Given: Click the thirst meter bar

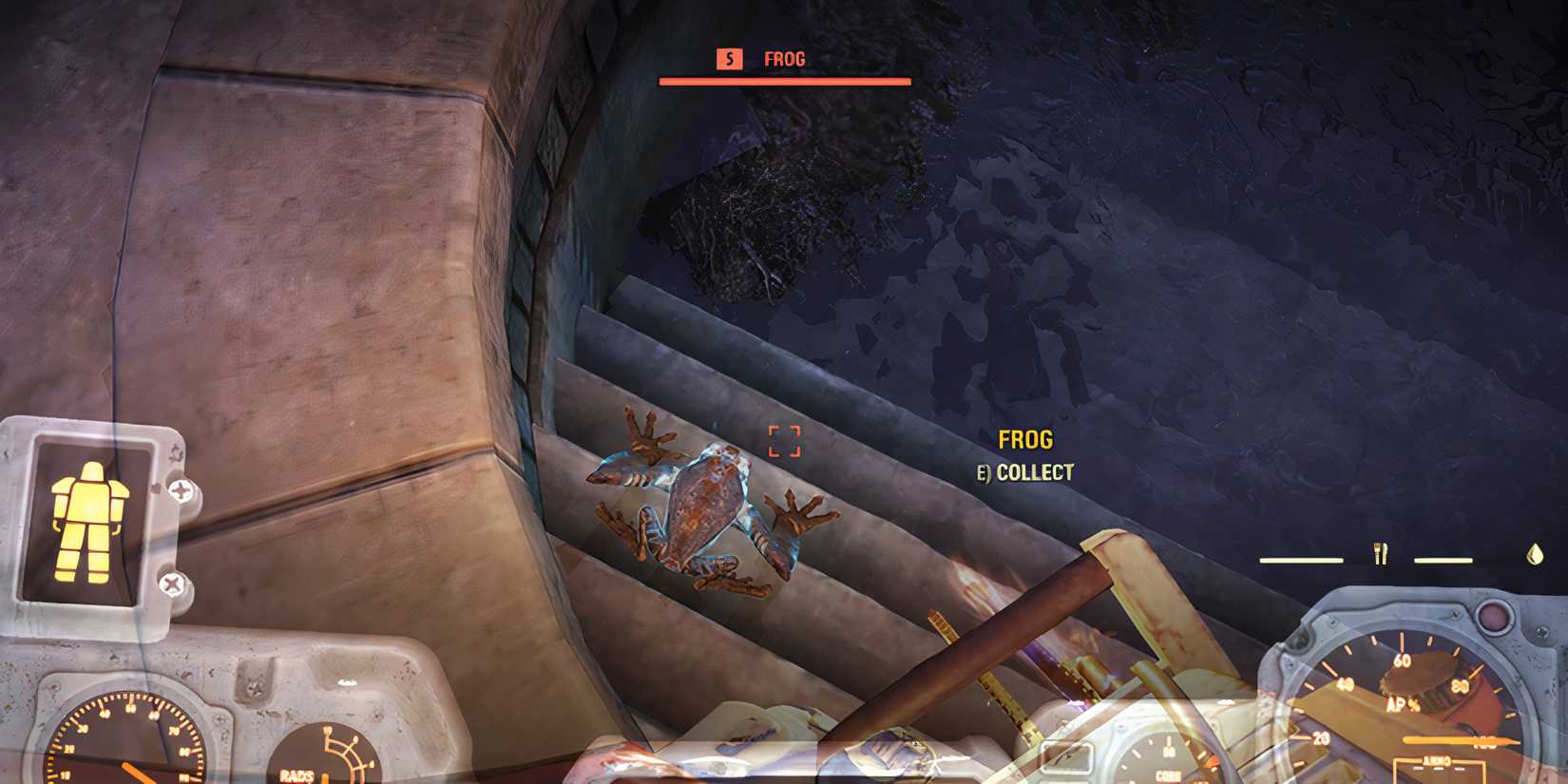Looking at the screenshot, I should (1443, 561).
